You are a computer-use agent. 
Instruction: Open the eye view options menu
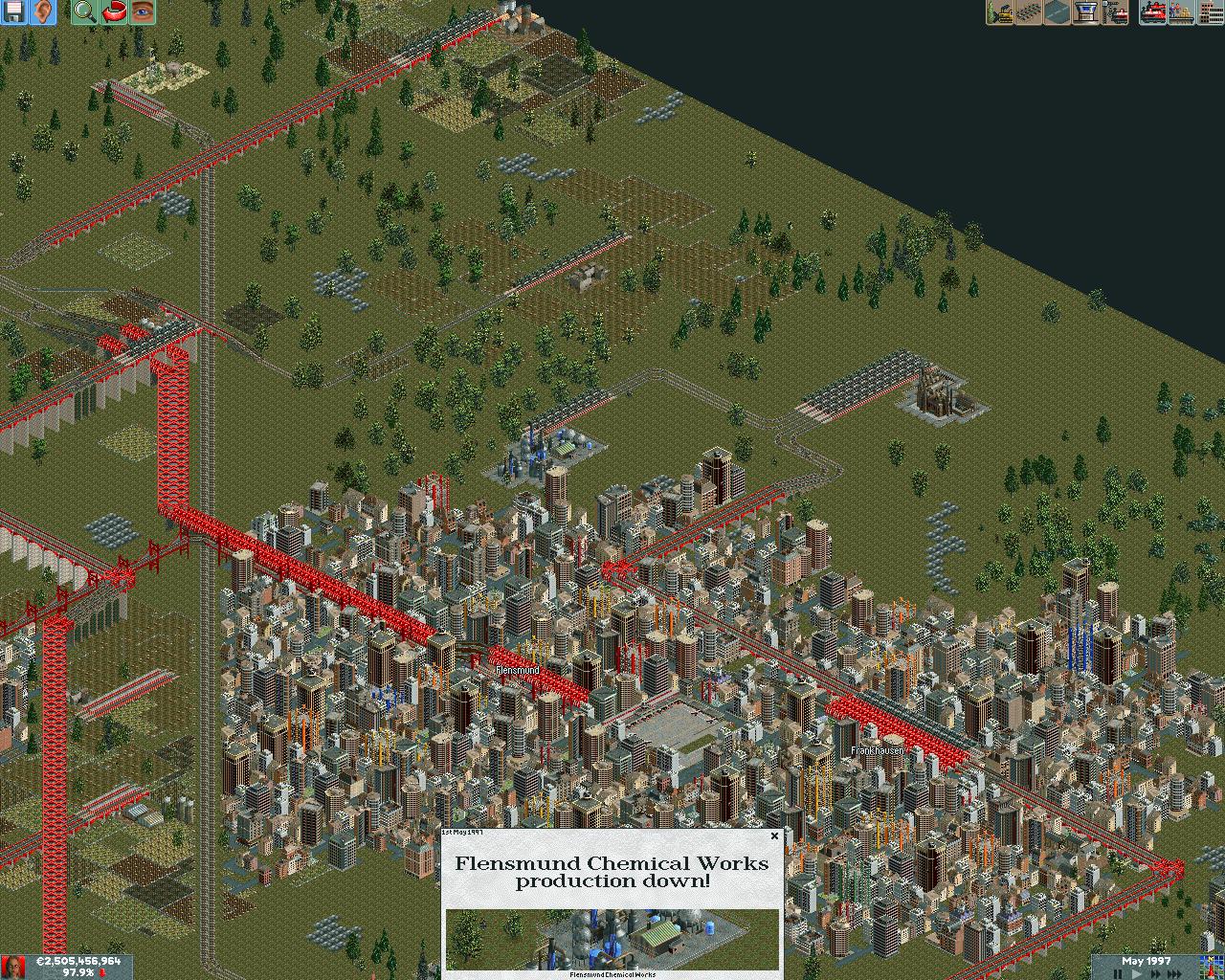pos(142,12)
